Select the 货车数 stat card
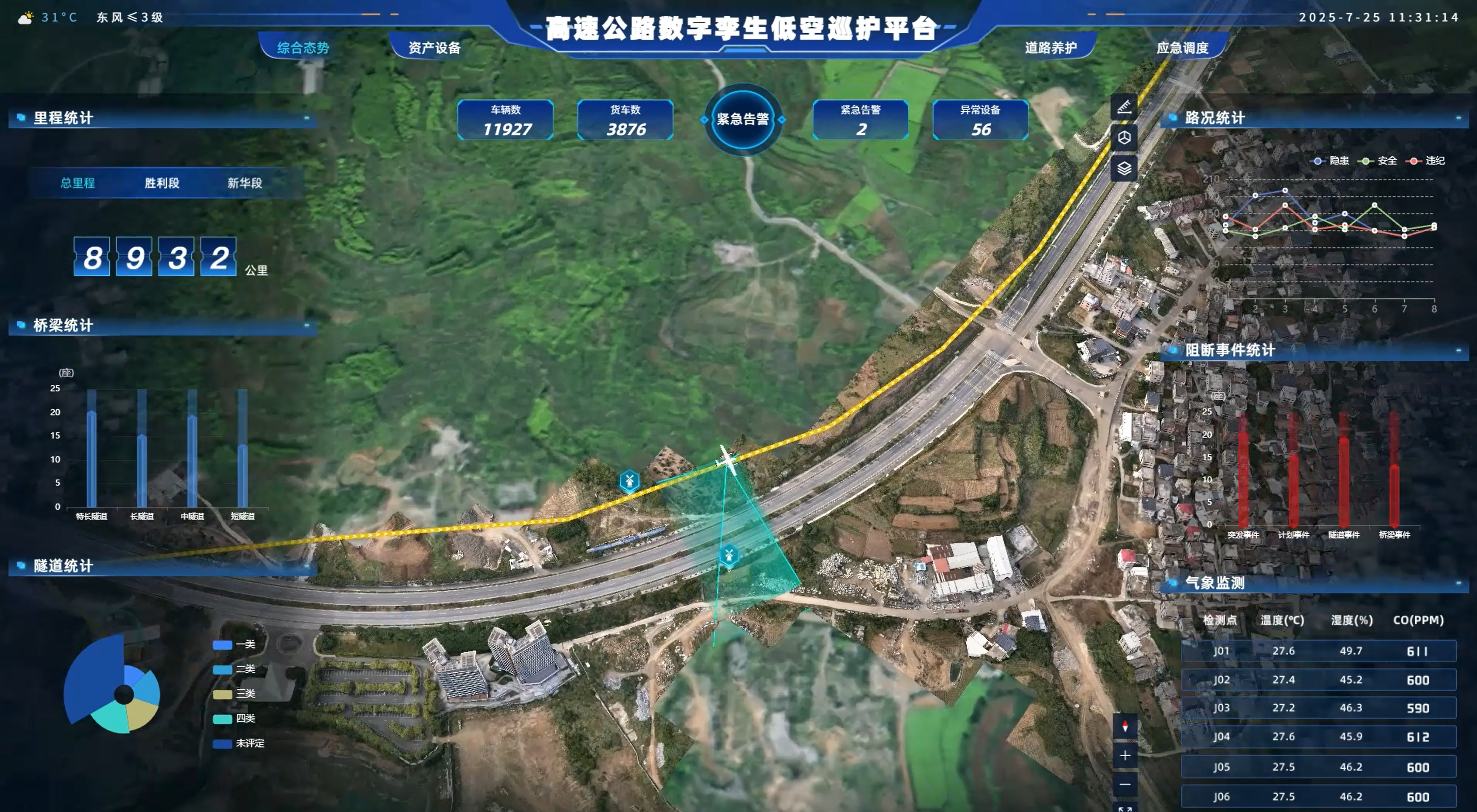The image size is (1477, 812). pyautogui.click(x=625, y=120)
